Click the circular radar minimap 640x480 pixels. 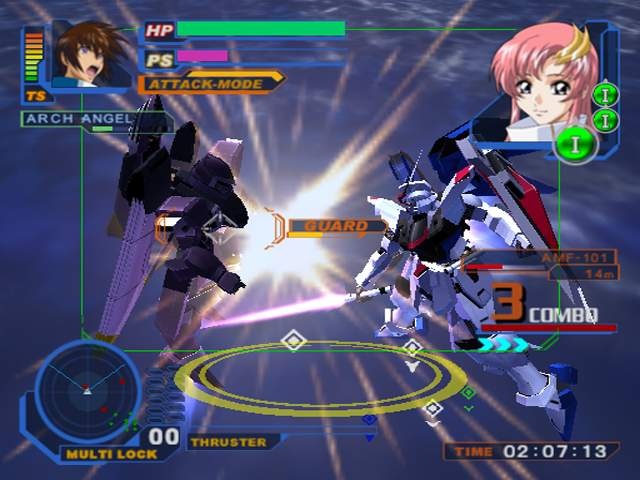tap(87, 390)
